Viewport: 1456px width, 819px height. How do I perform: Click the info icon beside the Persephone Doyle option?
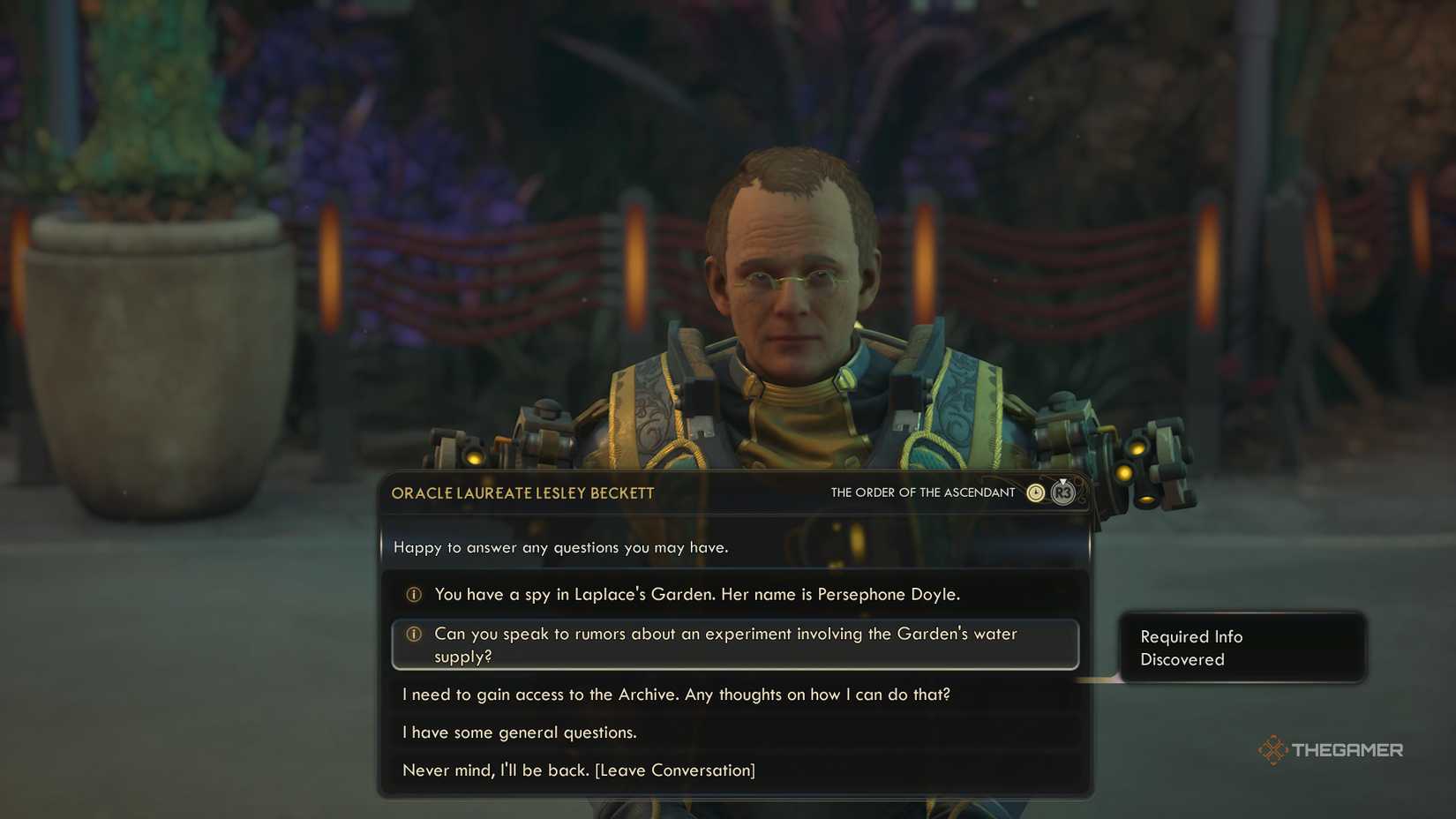point(413,594)
